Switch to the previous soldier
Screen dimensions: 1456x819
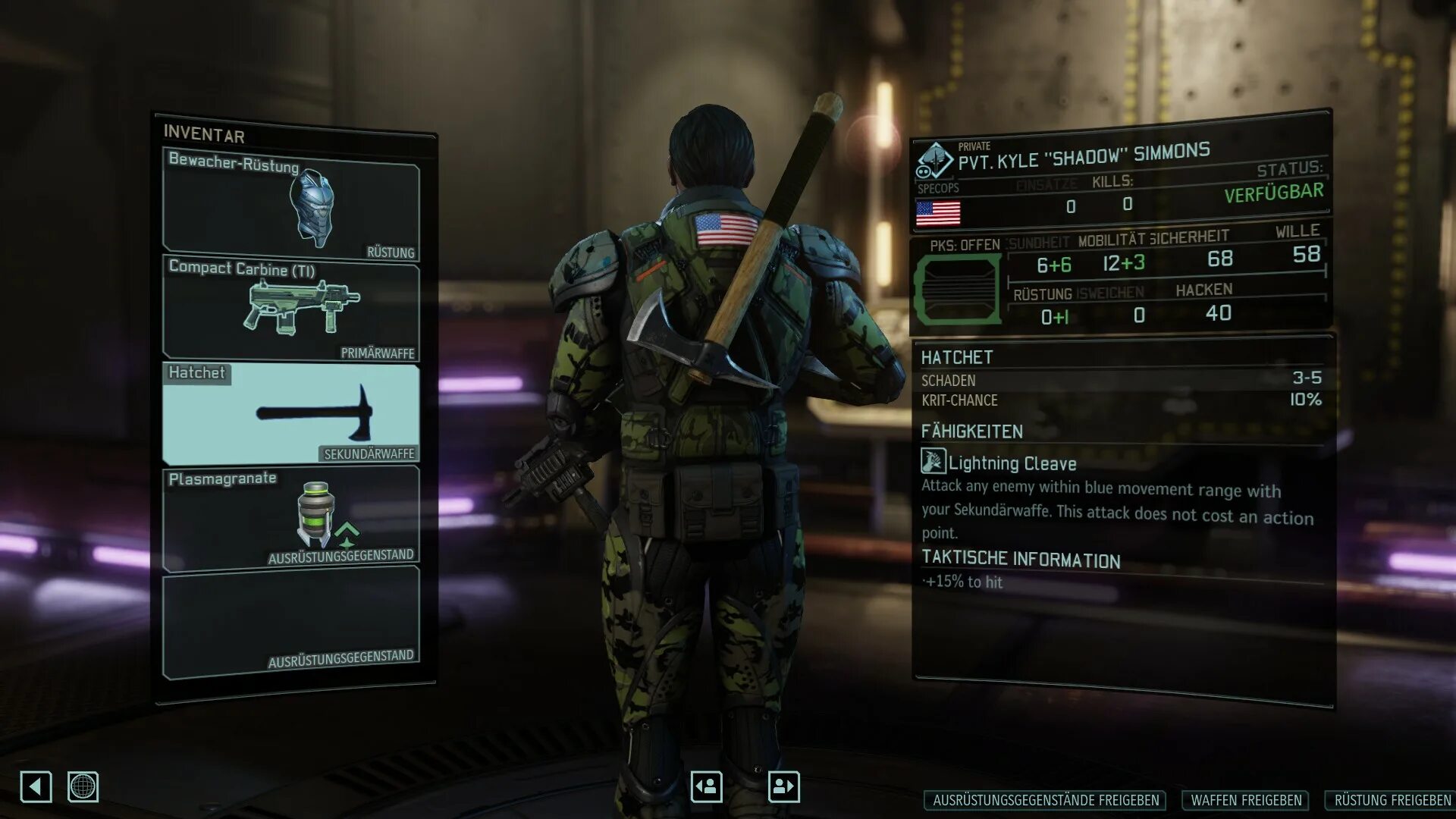[x=706, y=786]
